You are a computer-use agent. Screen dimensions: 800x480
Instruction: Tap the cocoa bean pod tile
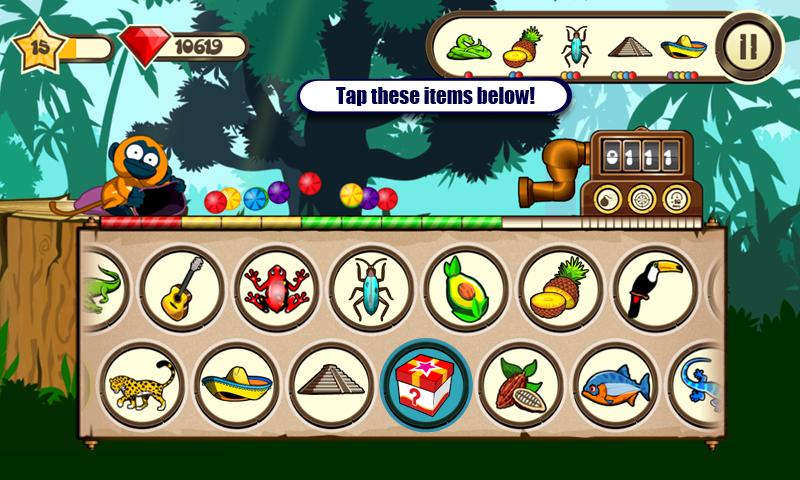520,385
